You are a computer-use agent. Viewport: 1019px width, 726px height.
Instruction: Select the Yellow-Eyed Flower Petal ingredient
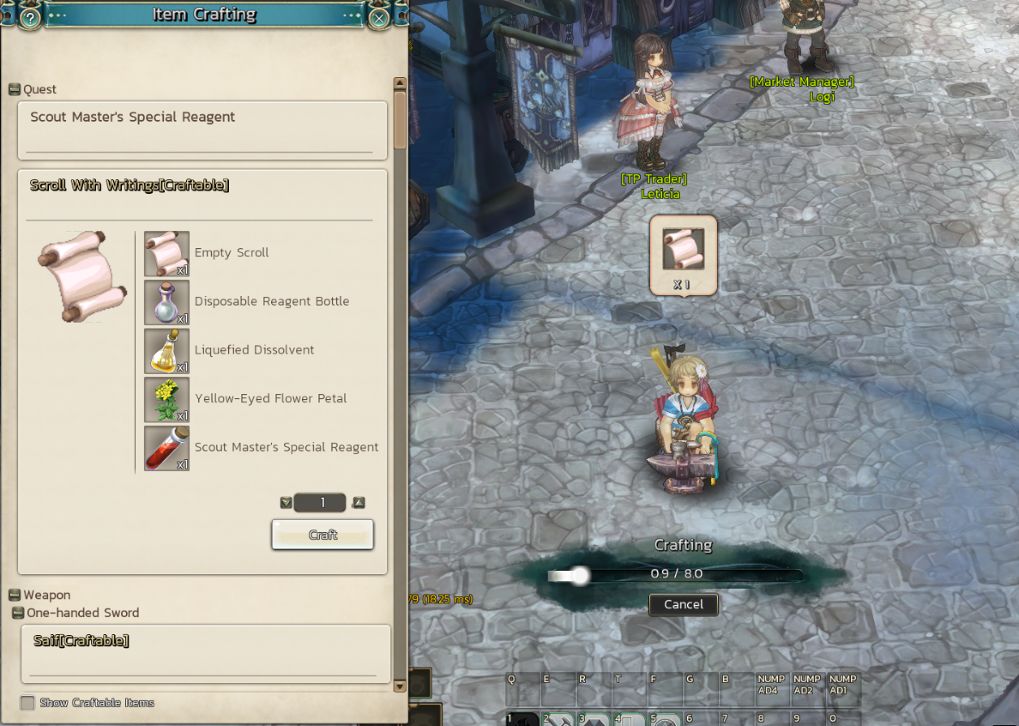167,399
